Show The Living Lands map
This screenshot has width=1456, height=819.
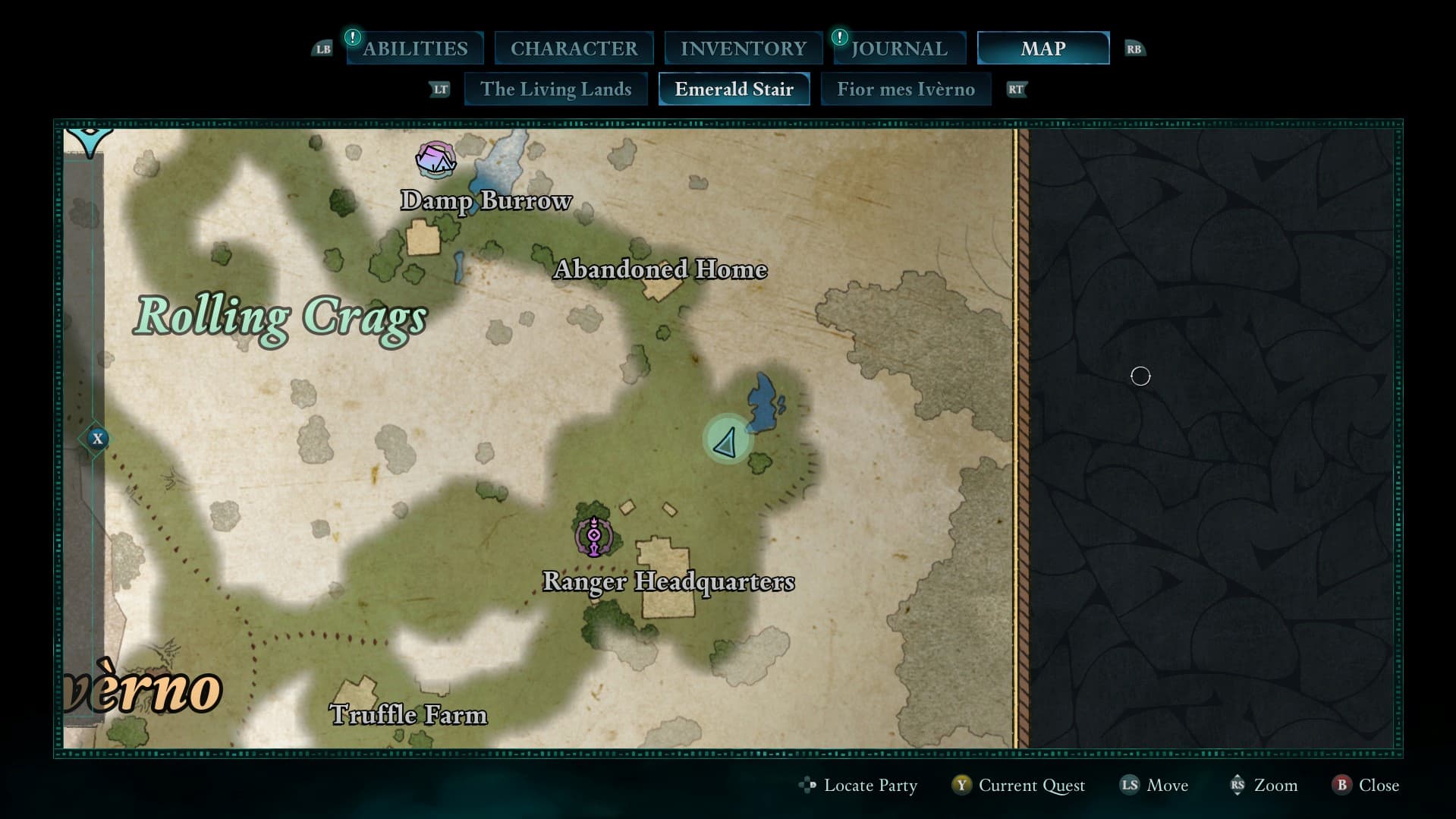pos(555,90)
